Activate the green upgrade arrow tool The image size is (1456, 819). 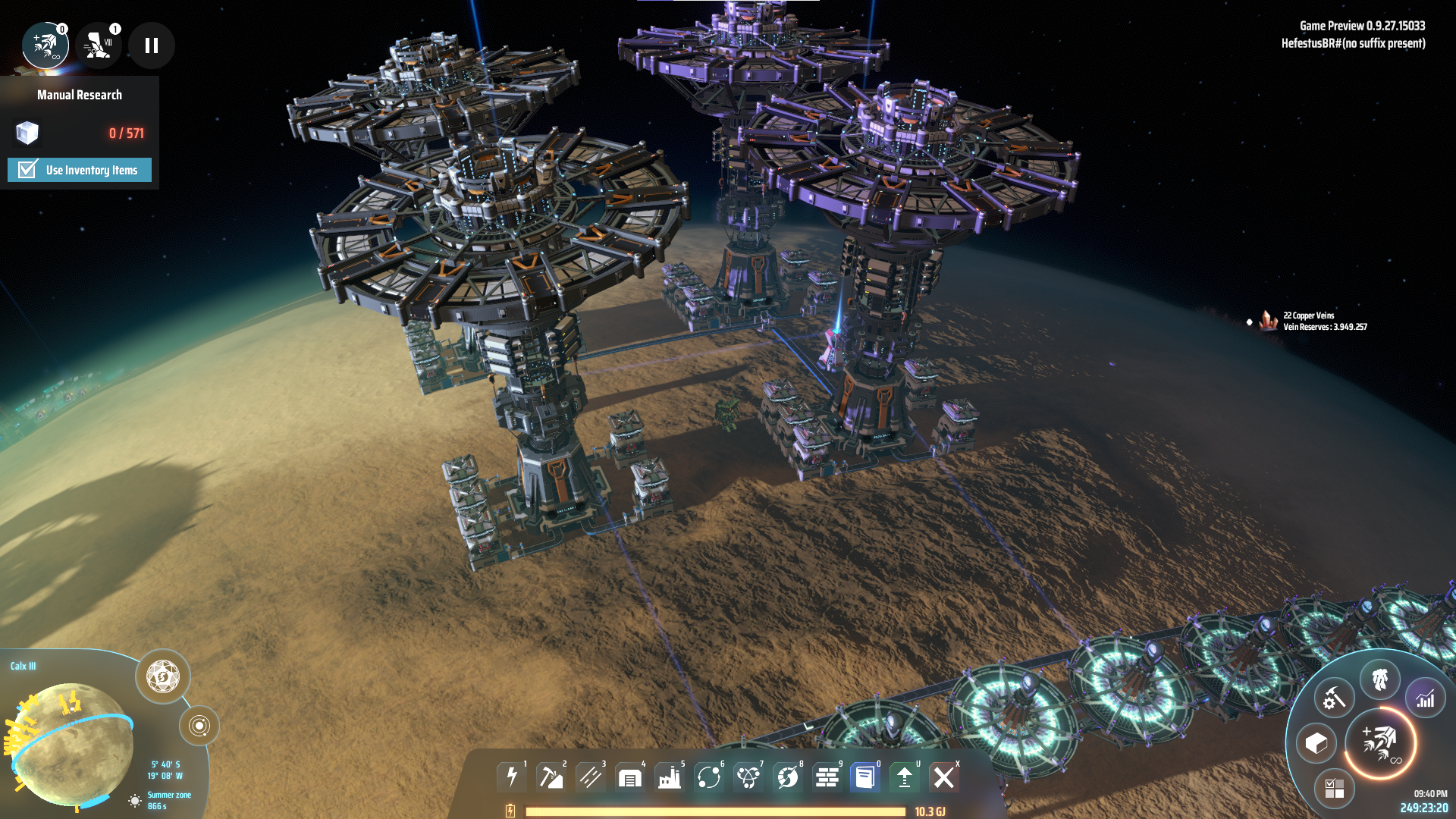905,777
